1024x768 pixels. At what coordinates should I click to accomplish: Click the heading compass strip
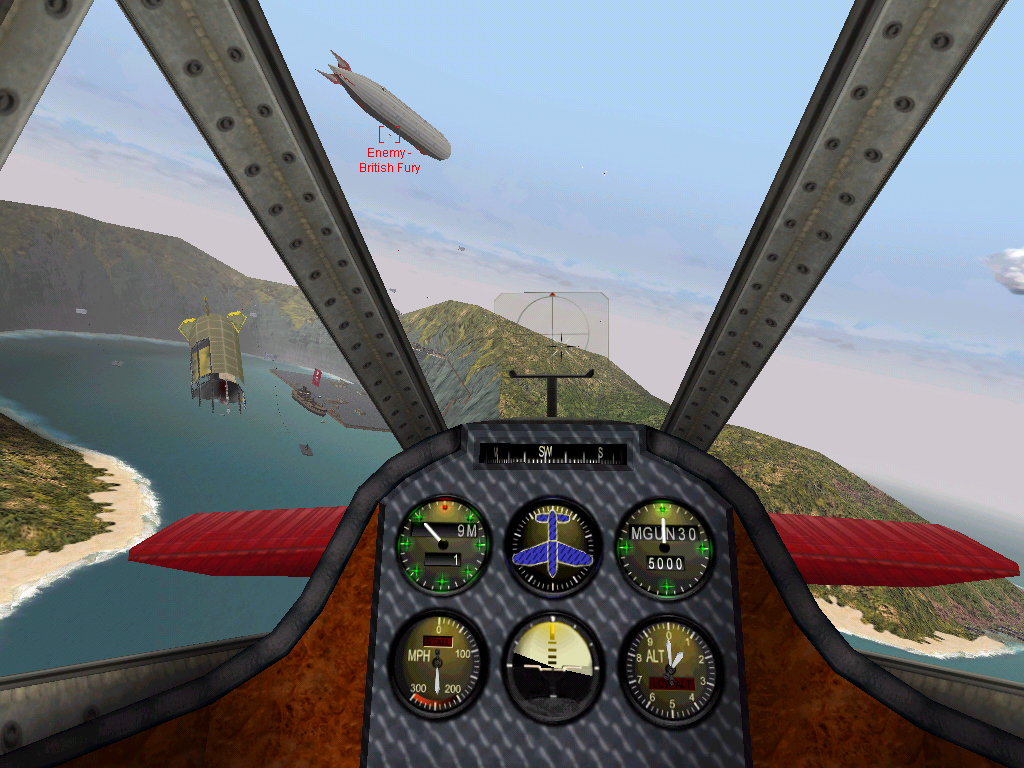[553, 453]
